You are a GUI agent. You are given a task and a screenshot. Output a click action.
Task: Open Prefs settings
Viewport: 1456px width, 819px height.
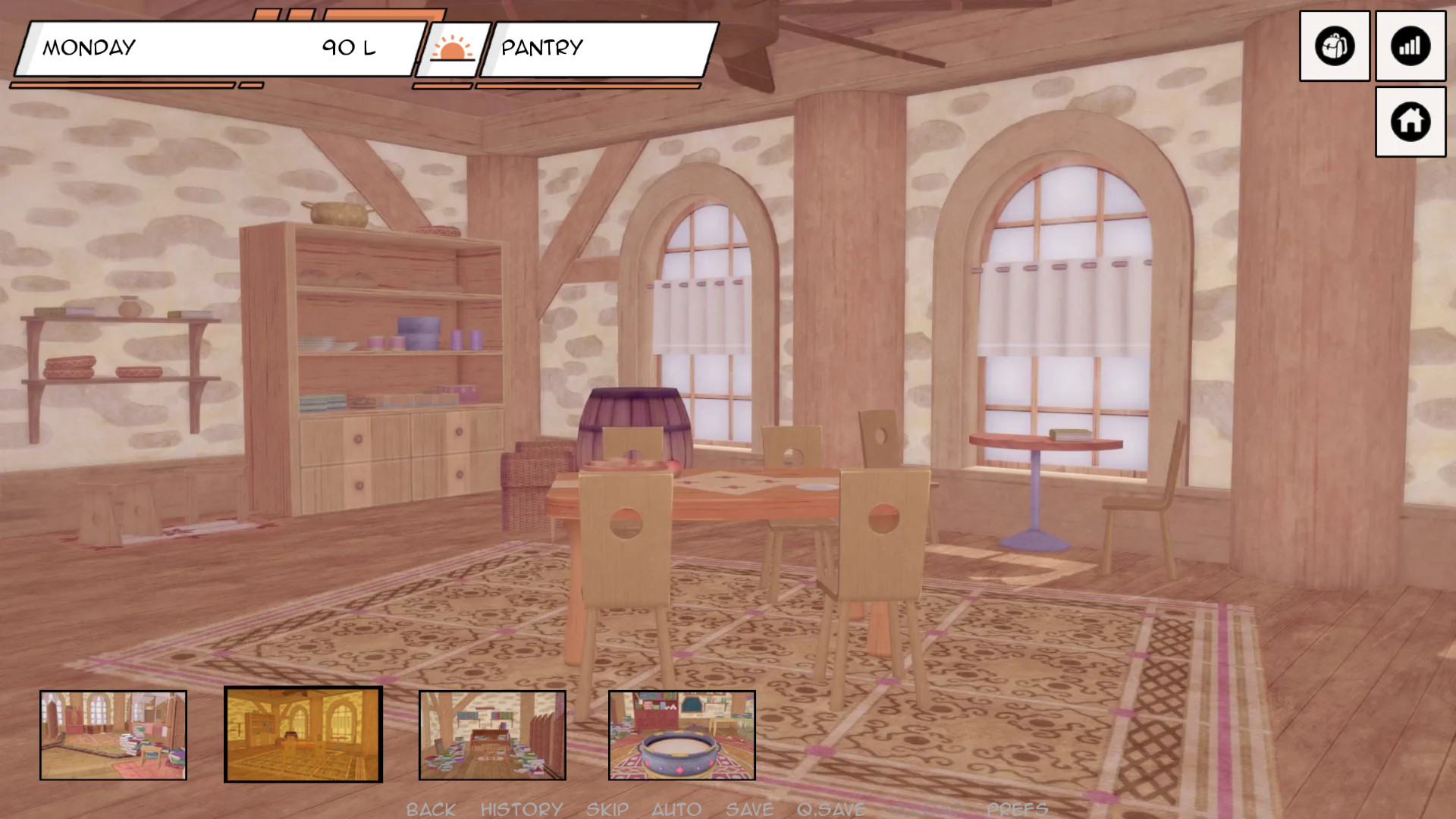click(1017, 809)
